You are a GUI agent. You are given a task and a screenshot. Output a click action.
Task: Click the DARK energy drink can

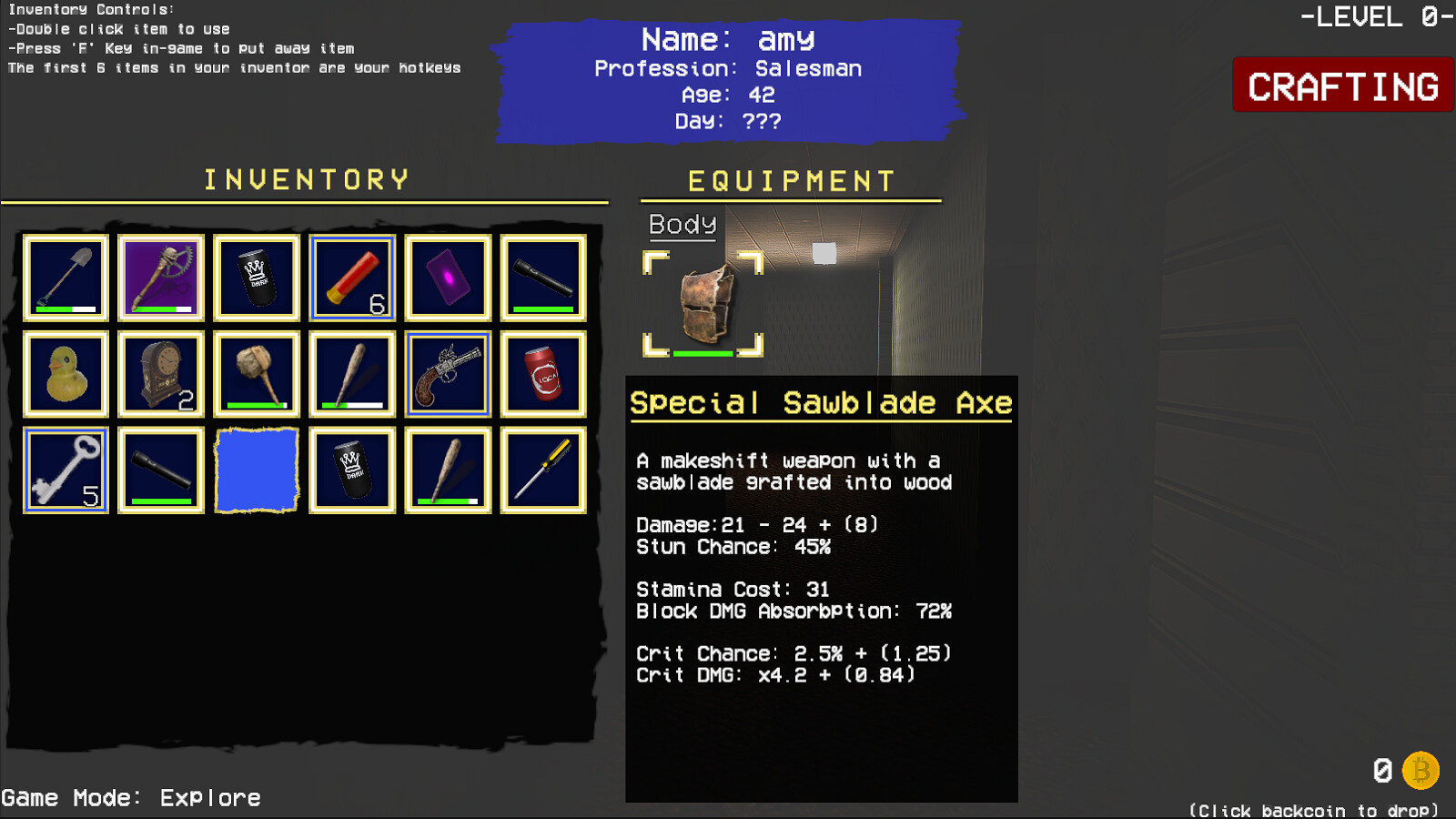[x=257, y=278]
